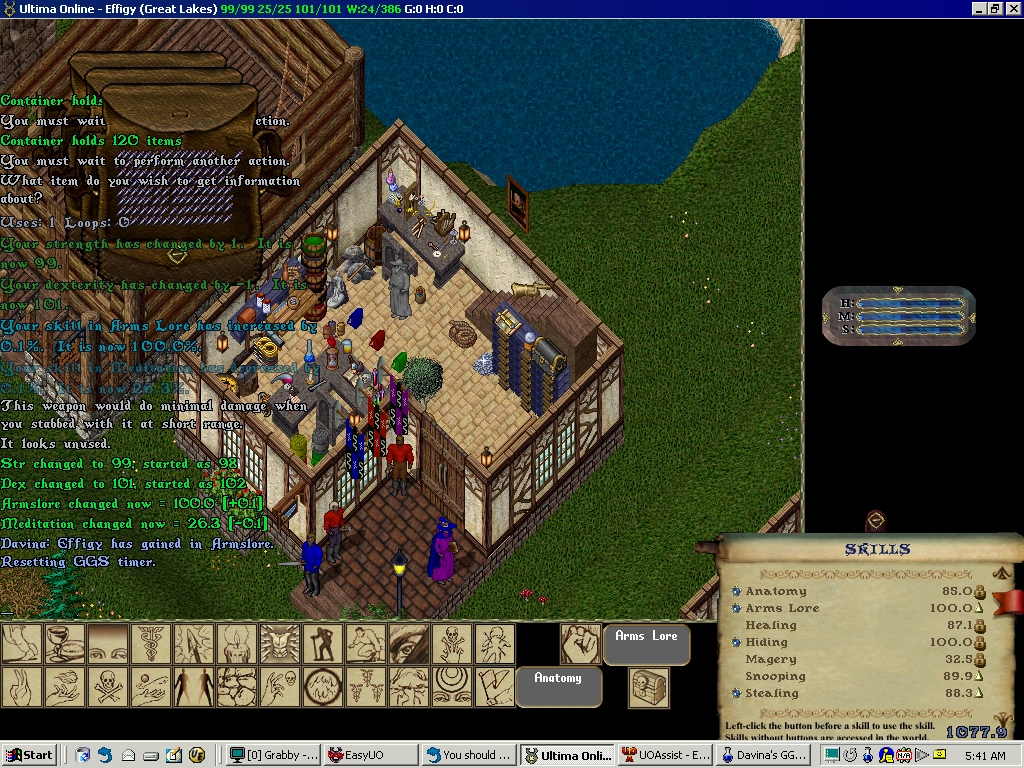Viewport: 1024px width, 768px height.
Task: Open the health, mana and stamina status gump
Action: pyautogui.click(x=898, y=317)
